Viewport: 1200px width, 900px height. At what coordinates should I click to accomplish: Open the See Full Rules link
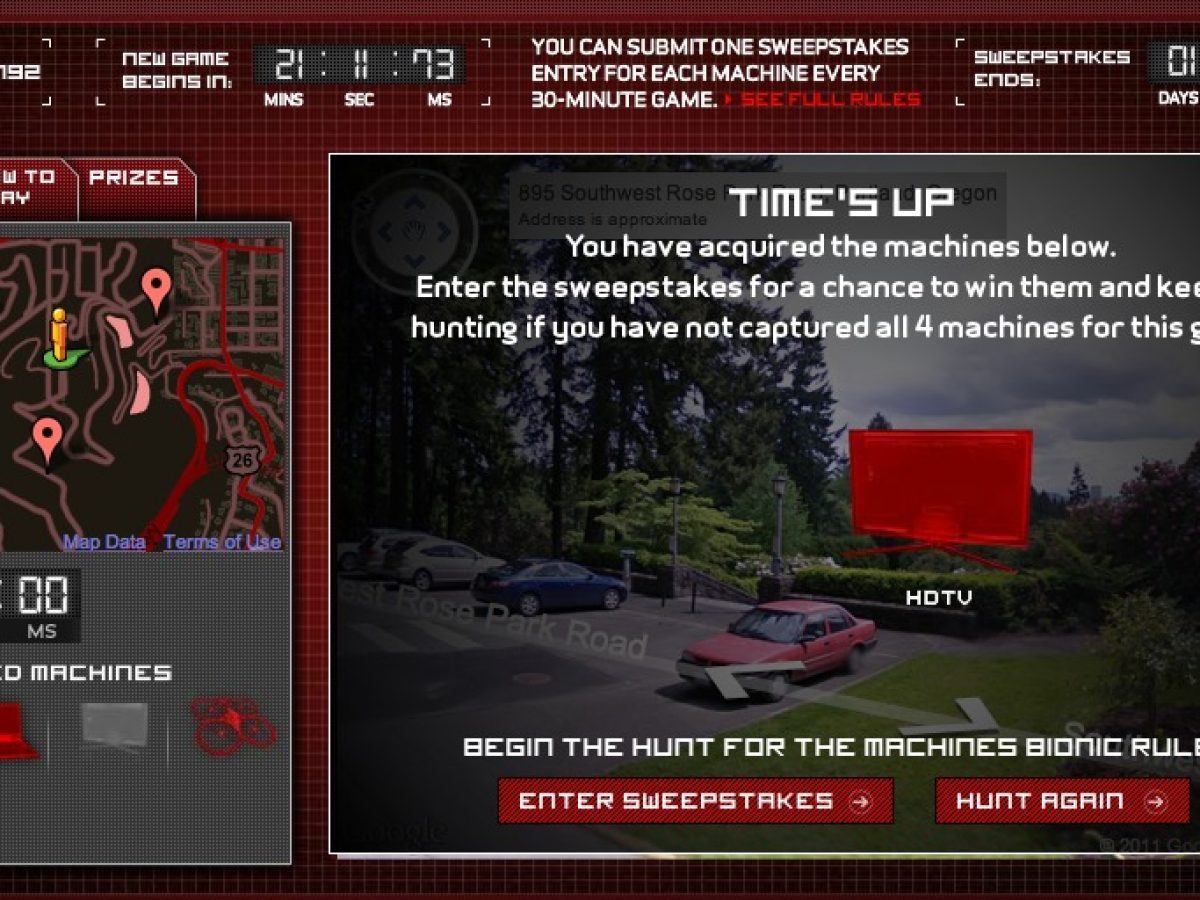[x=830, y=99]
